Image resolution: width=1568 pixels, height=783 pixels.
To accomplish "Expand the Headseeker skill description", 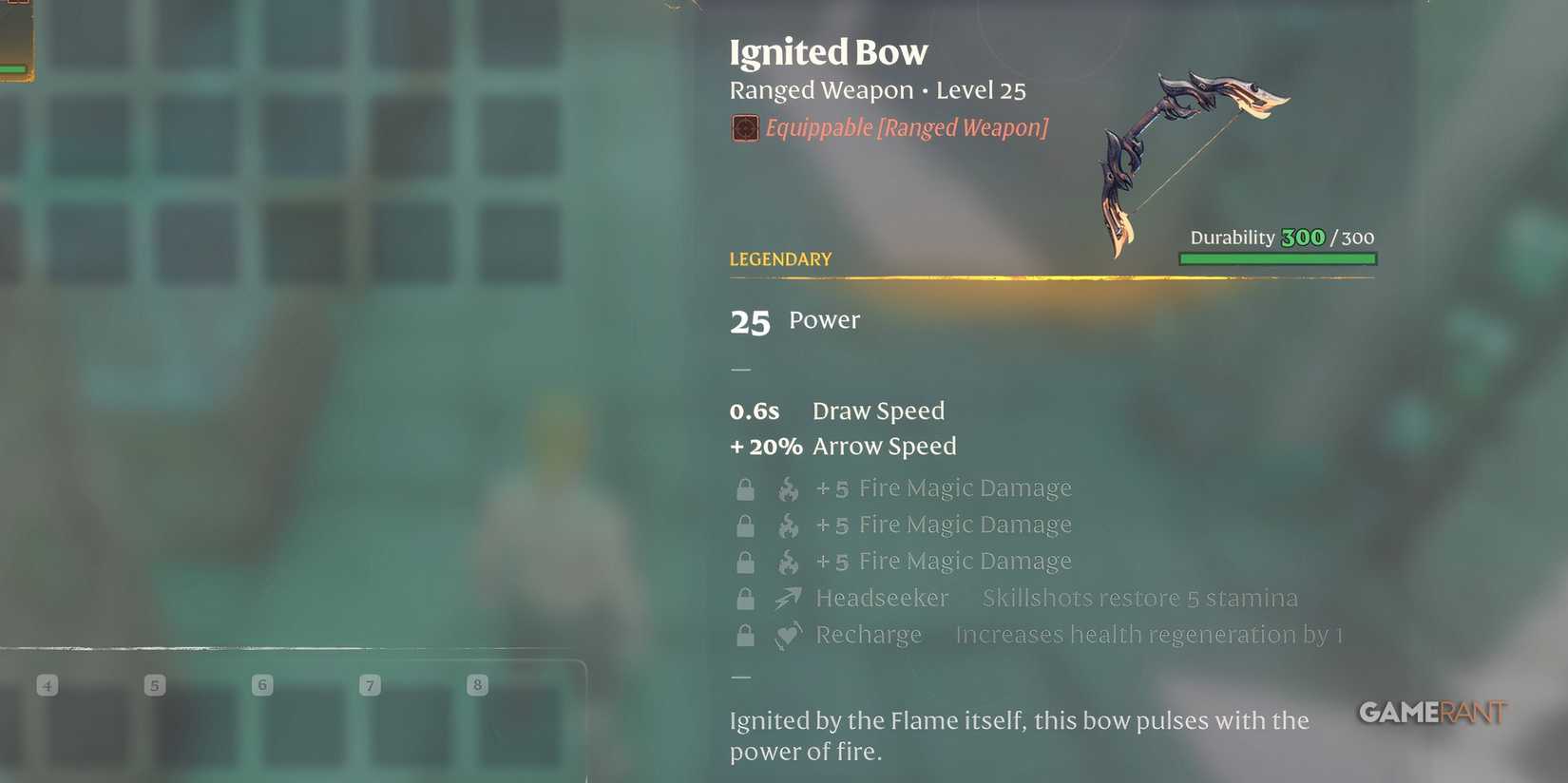I will [x=1138, y=598].
